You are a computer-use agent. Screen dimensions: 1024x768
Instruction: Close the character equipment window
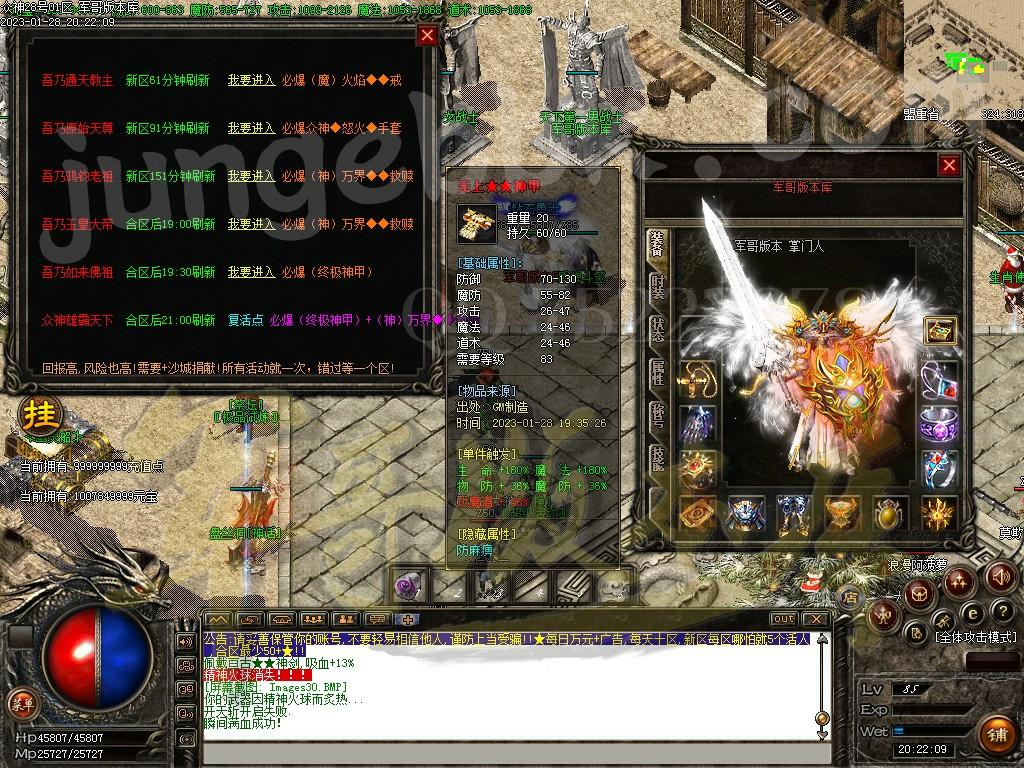(x=949, y=166)
